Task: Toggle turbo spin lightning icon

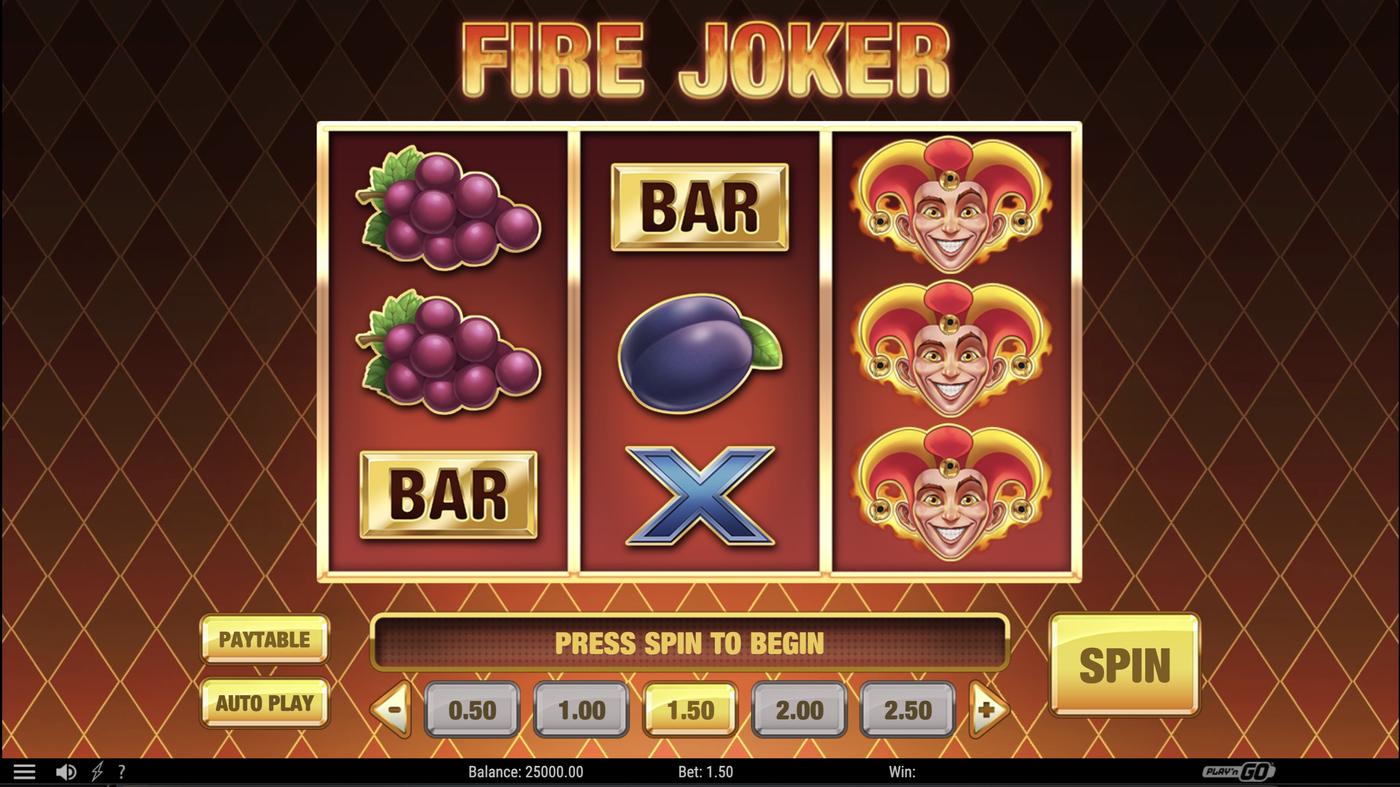Action: (96, 770)
